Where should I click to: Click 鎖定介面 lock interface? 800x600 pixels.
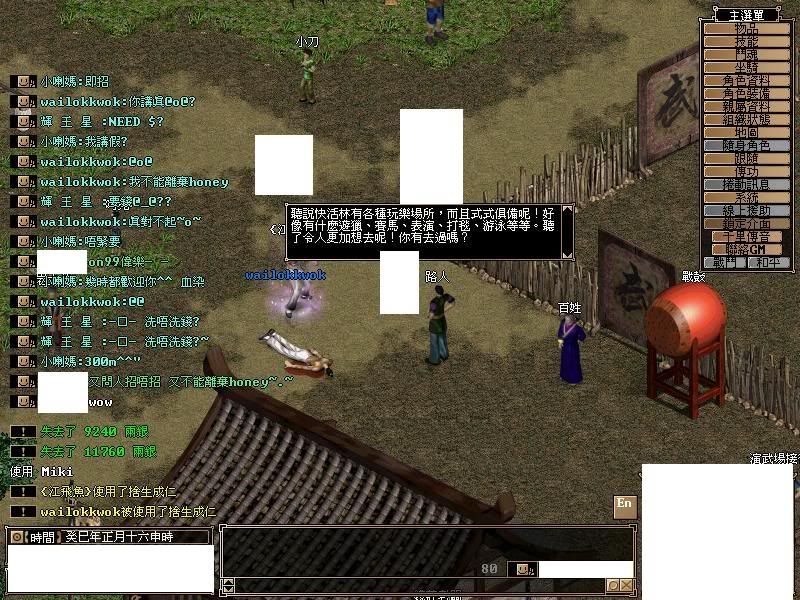tap(746, 223)
